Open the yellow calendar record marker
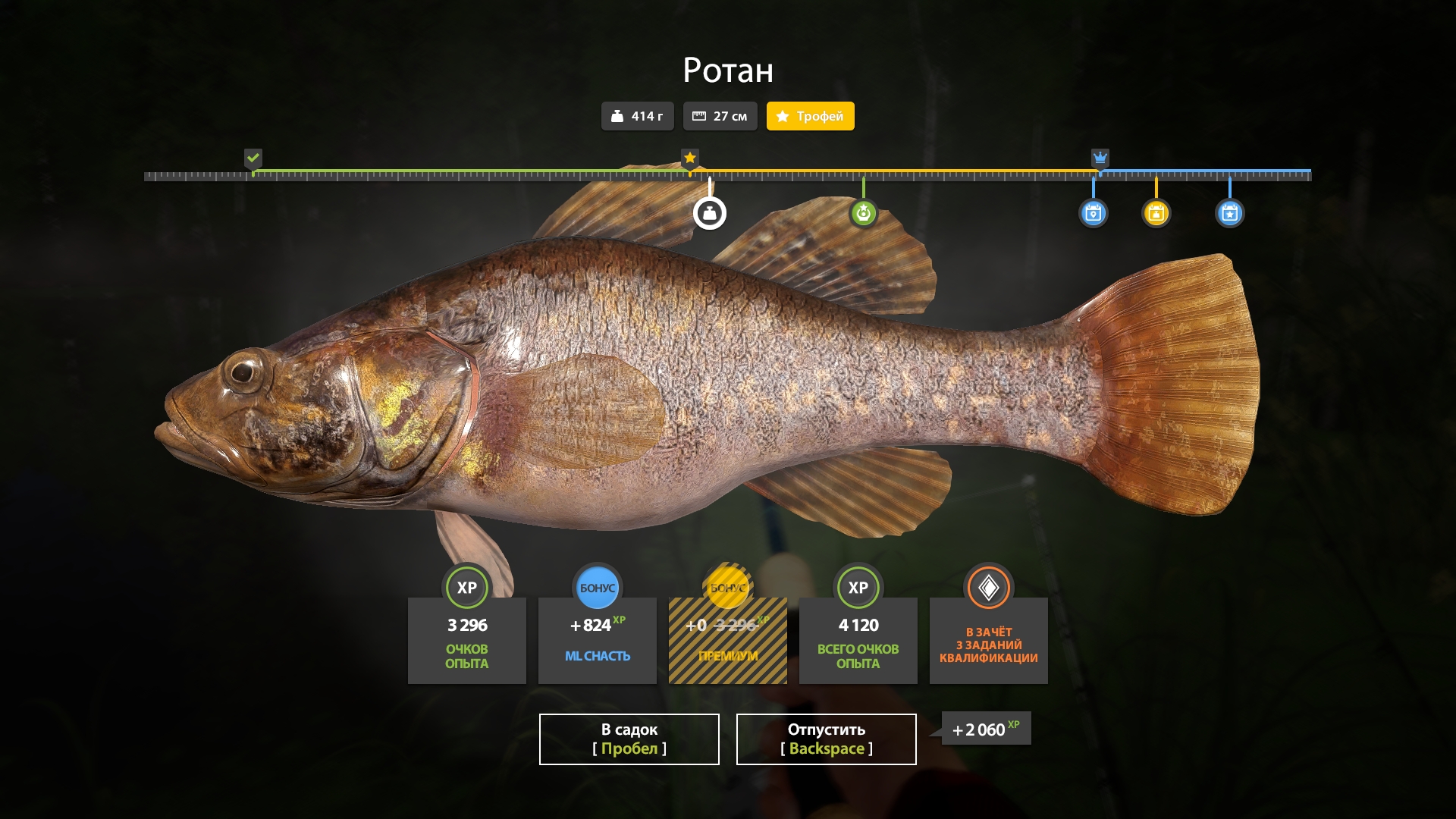The width and height of the screenshot is (1456, 819). pos(1156,213)
